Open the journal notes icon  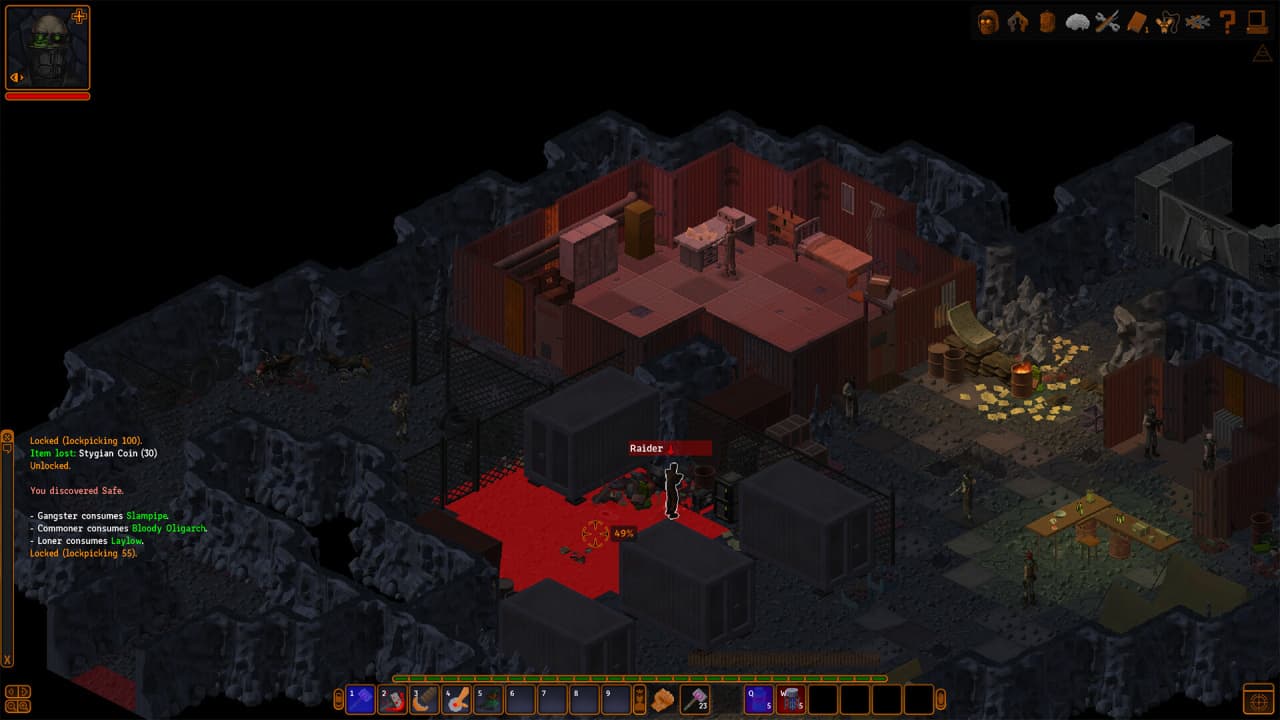[x=1137, y=22]
